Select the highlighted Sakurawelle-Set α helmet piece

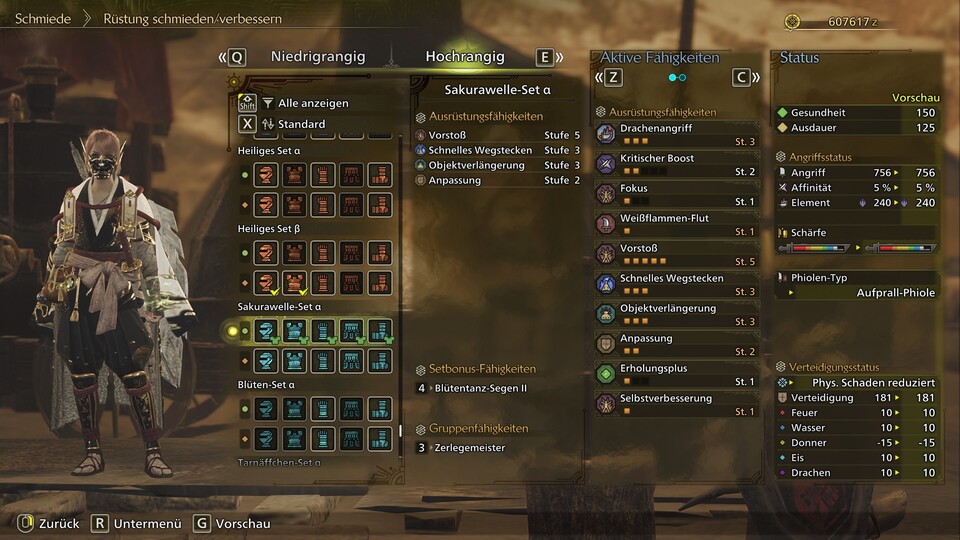point(265,331)
